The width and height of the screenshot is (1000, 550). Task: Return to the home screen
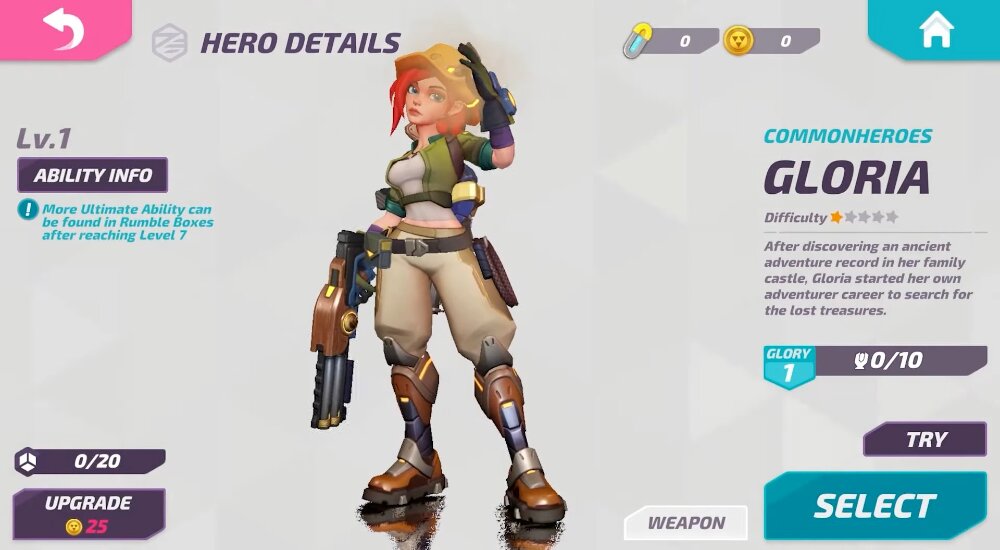point(936,29)
